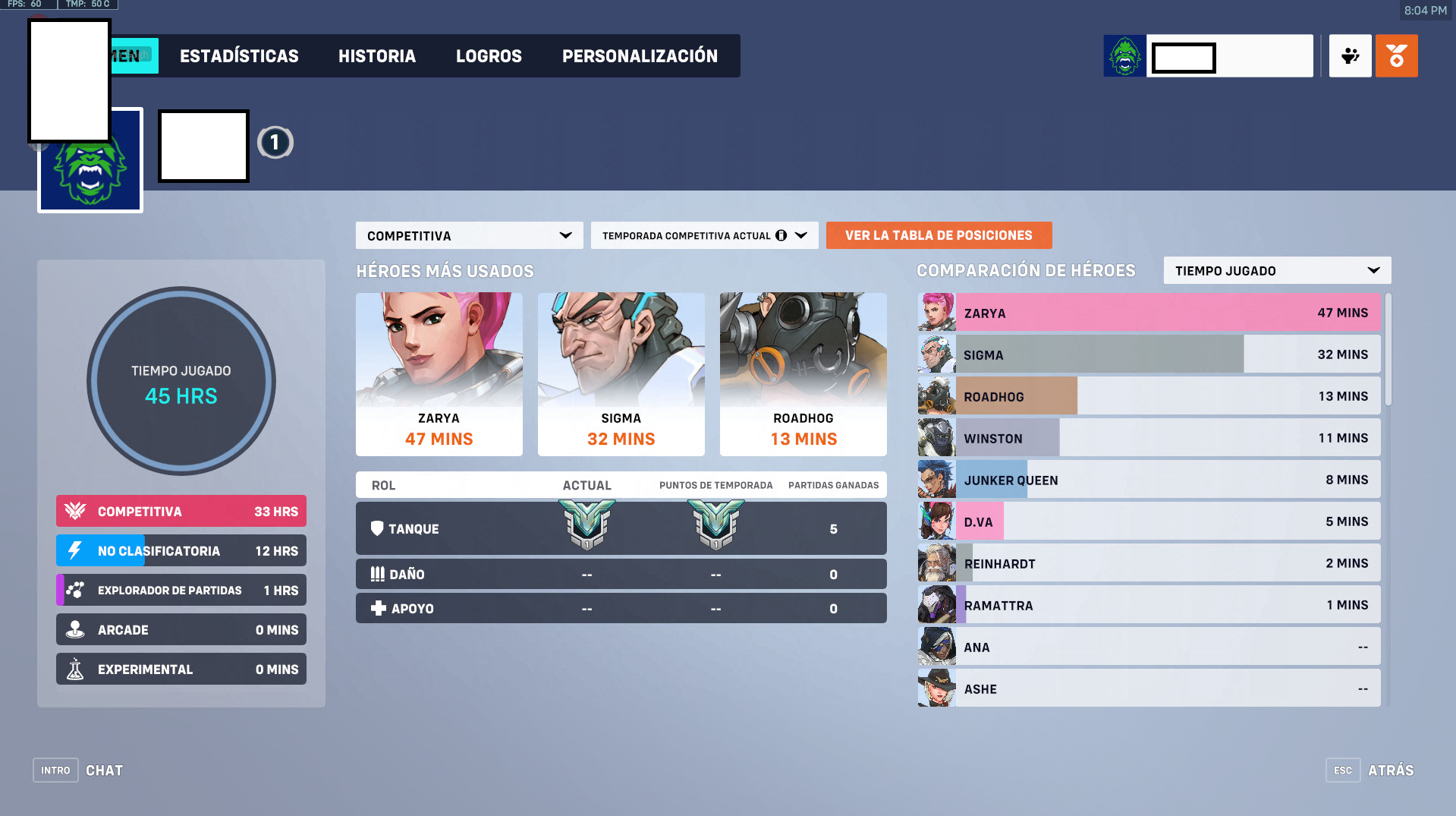Switch to the ESTADÍSTICAS tab
1456x816 pixels.
[x=238, y=55]
